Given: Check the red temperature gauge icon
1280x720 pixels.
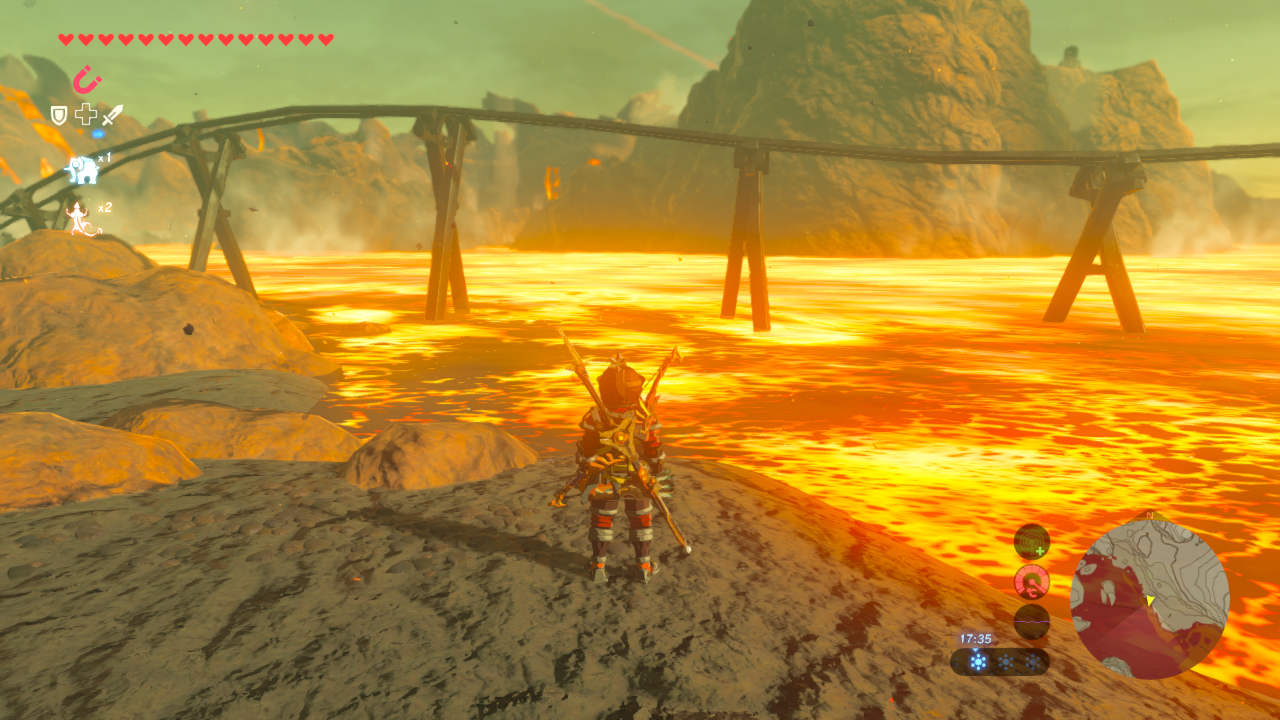Looking at the screenshot, I should click(x=1031, y=581).
